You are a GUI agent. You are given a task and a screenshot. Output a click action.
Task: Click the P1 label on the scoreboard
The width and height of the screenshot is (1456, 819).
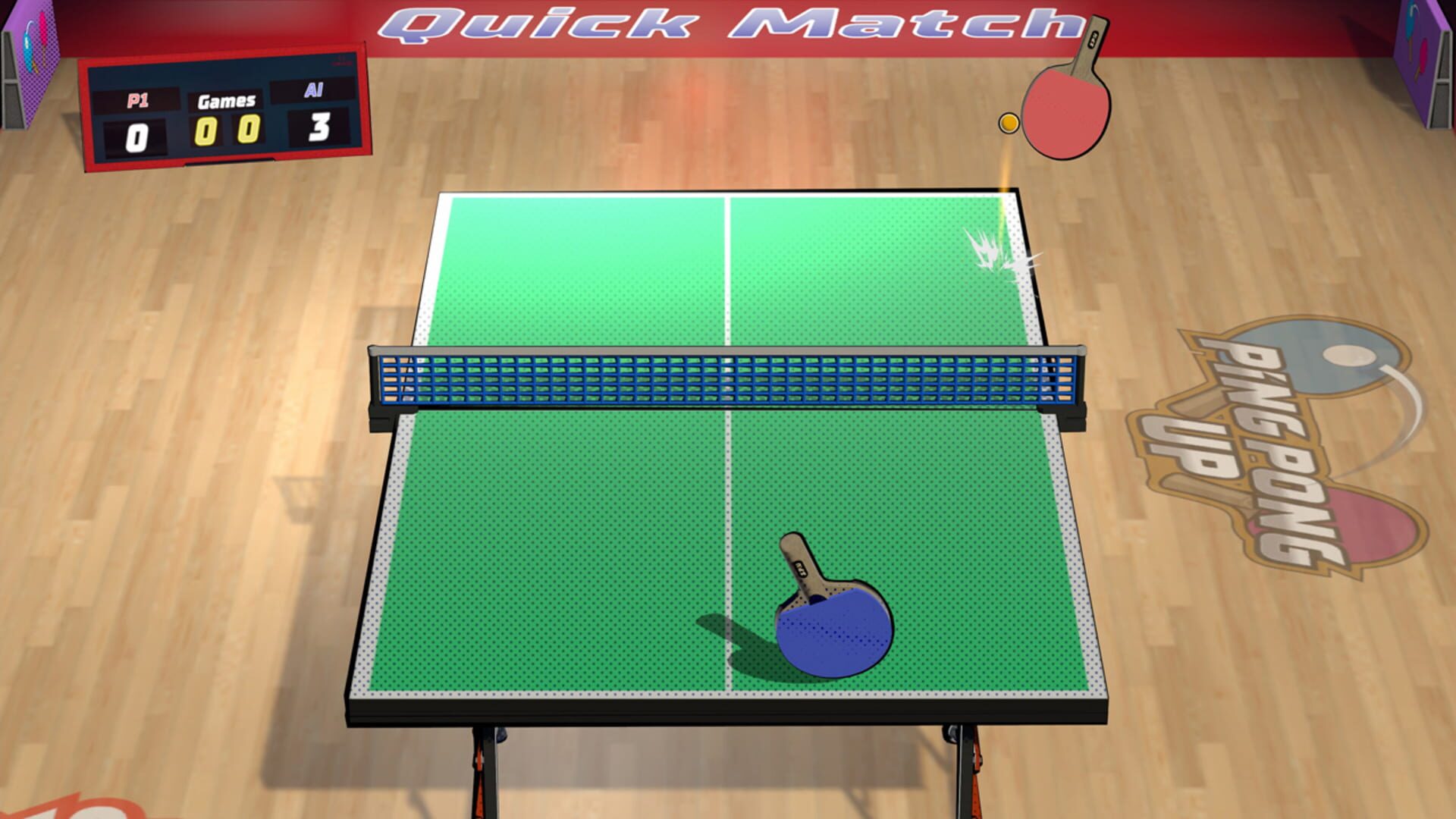tap(136, 99)
